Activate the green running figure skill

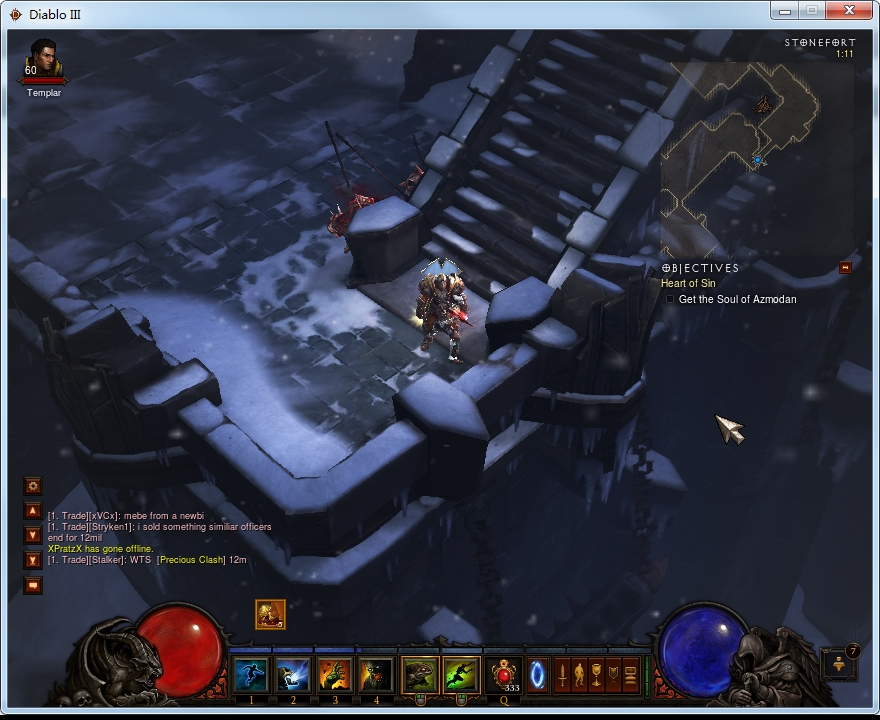click(462, 676)
